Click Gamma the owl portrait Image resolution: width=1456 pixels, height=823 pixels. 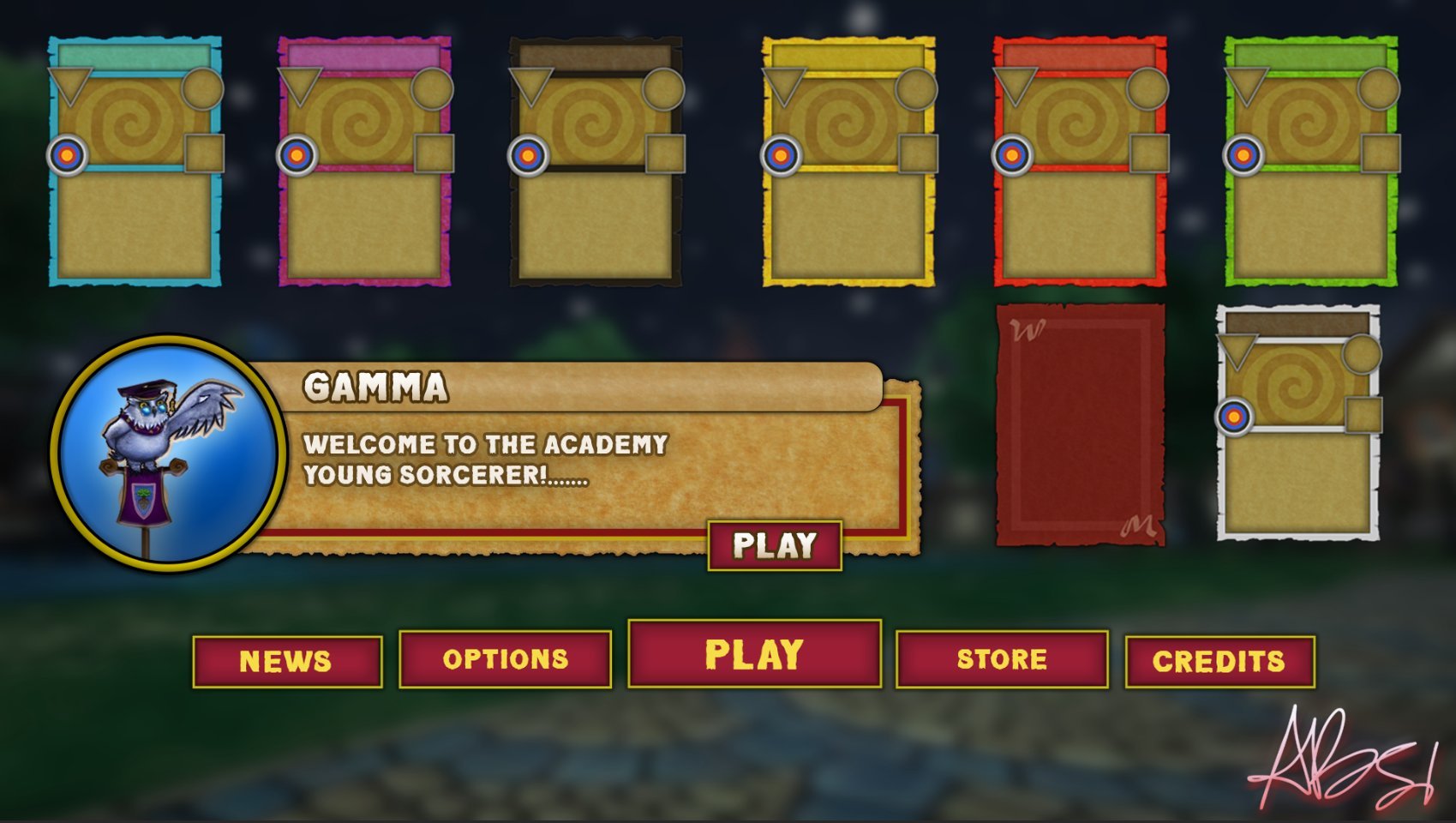click(168, 451)
